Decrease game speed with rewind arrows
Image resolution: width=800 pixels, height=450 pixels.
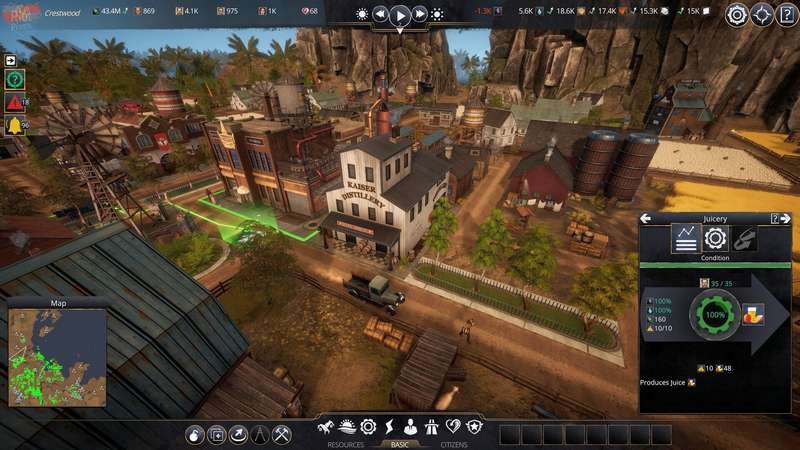click(380, 15)
